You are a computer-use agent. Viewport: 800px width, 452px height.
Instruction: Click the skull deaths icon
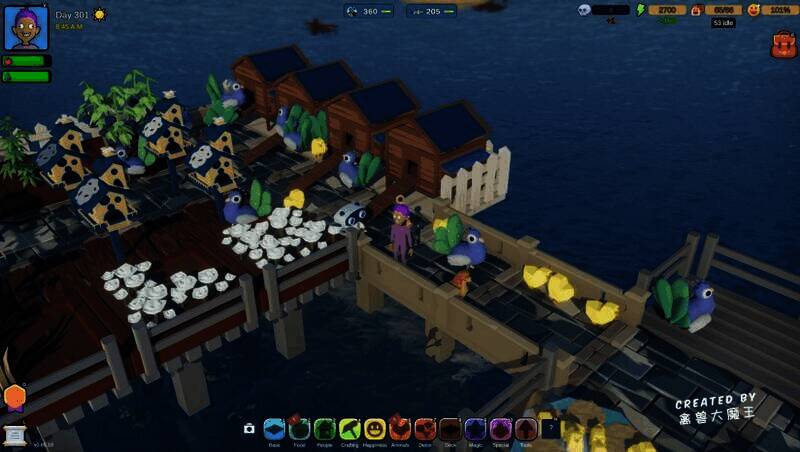pos(585,10)
